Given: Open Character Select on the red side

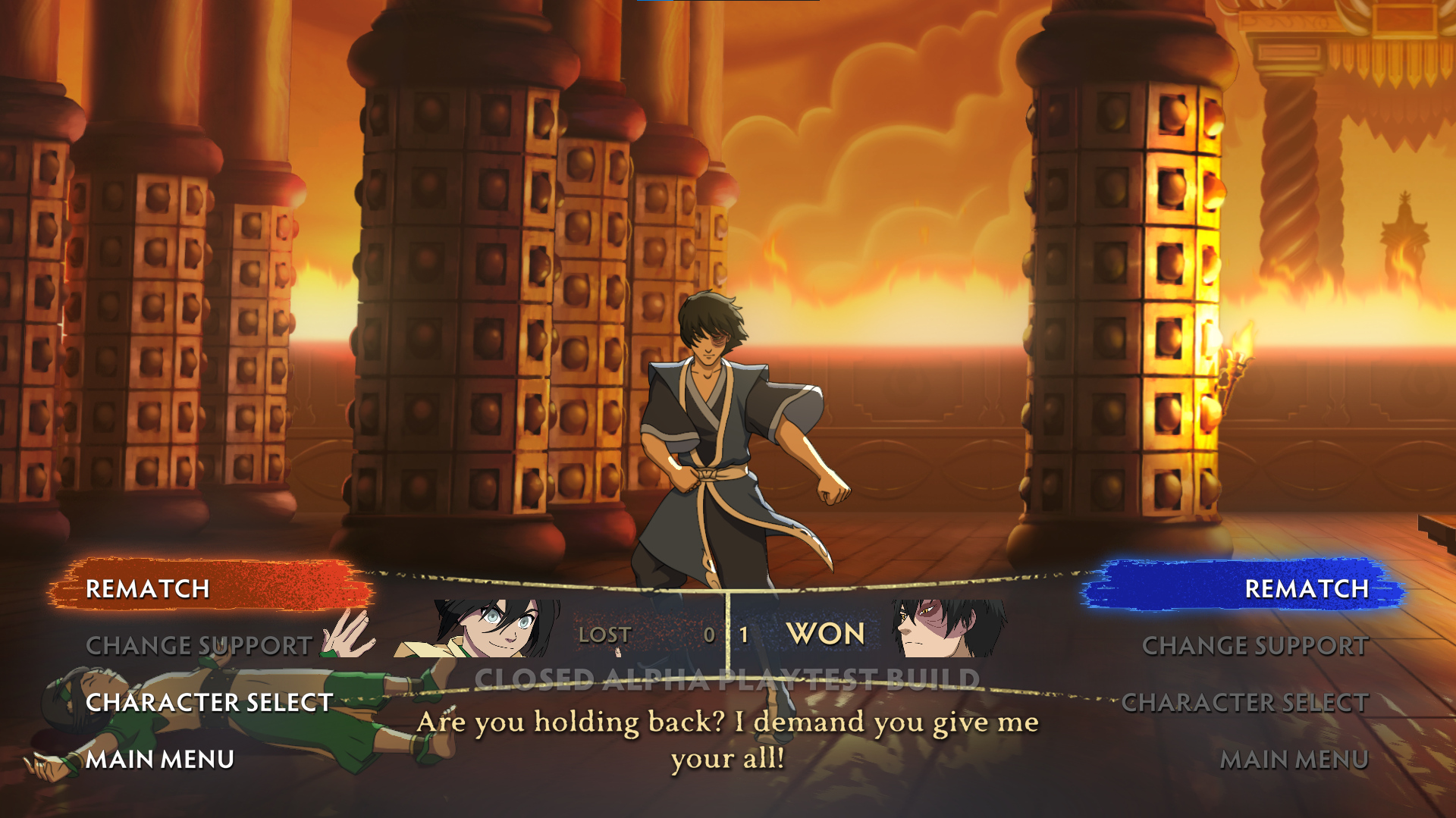Looking at the screenshot, I should 209,702.
